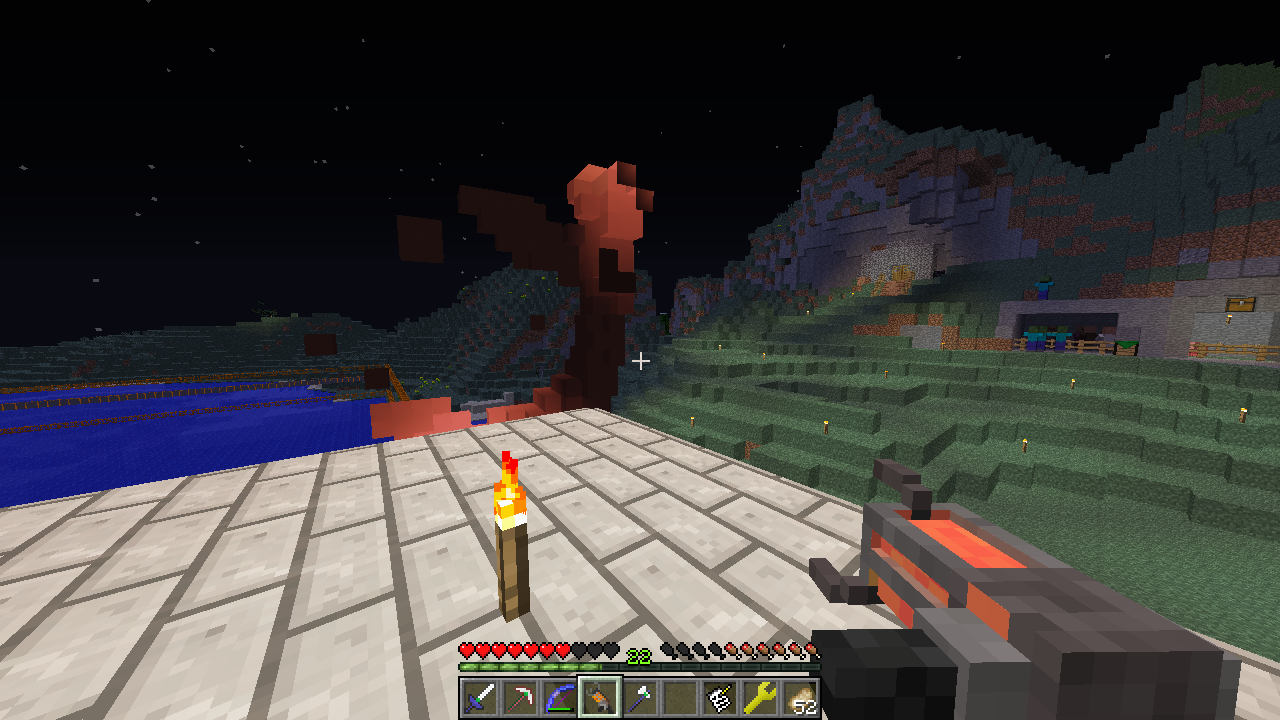Select the yellow wrench slot
Viewport: 1280px width, 720px height.
[x=760, y=697]
